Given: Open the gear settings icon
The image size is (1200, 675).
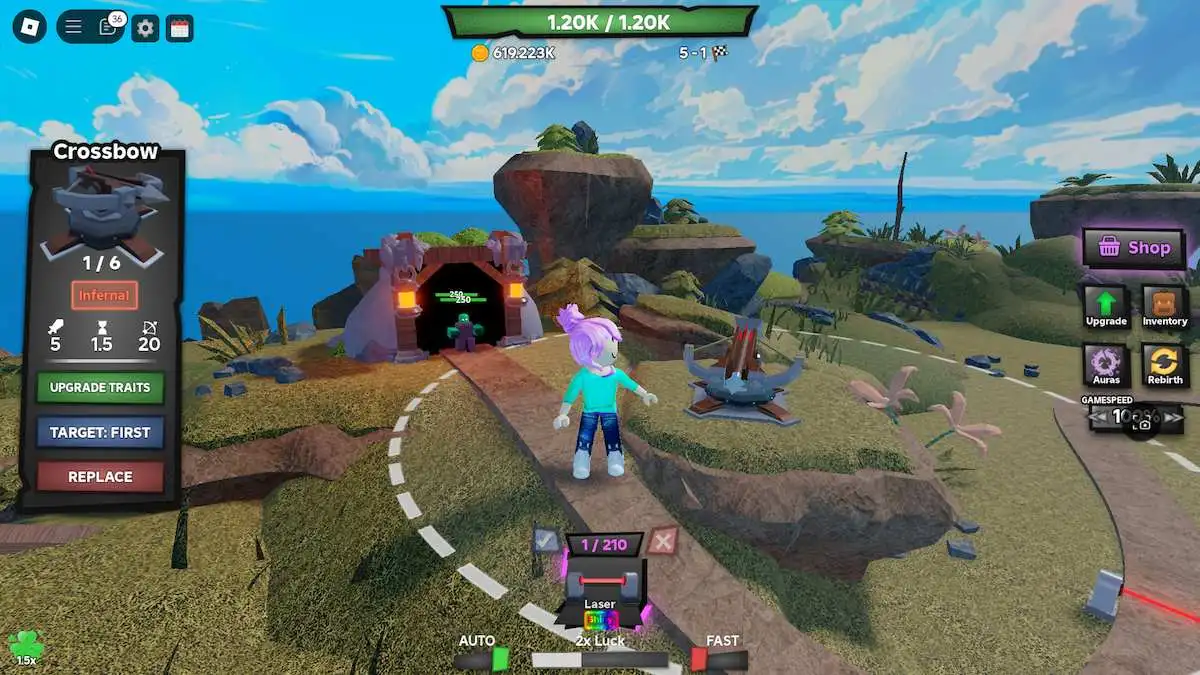Looking at the screenshot, I should point(146,27).
